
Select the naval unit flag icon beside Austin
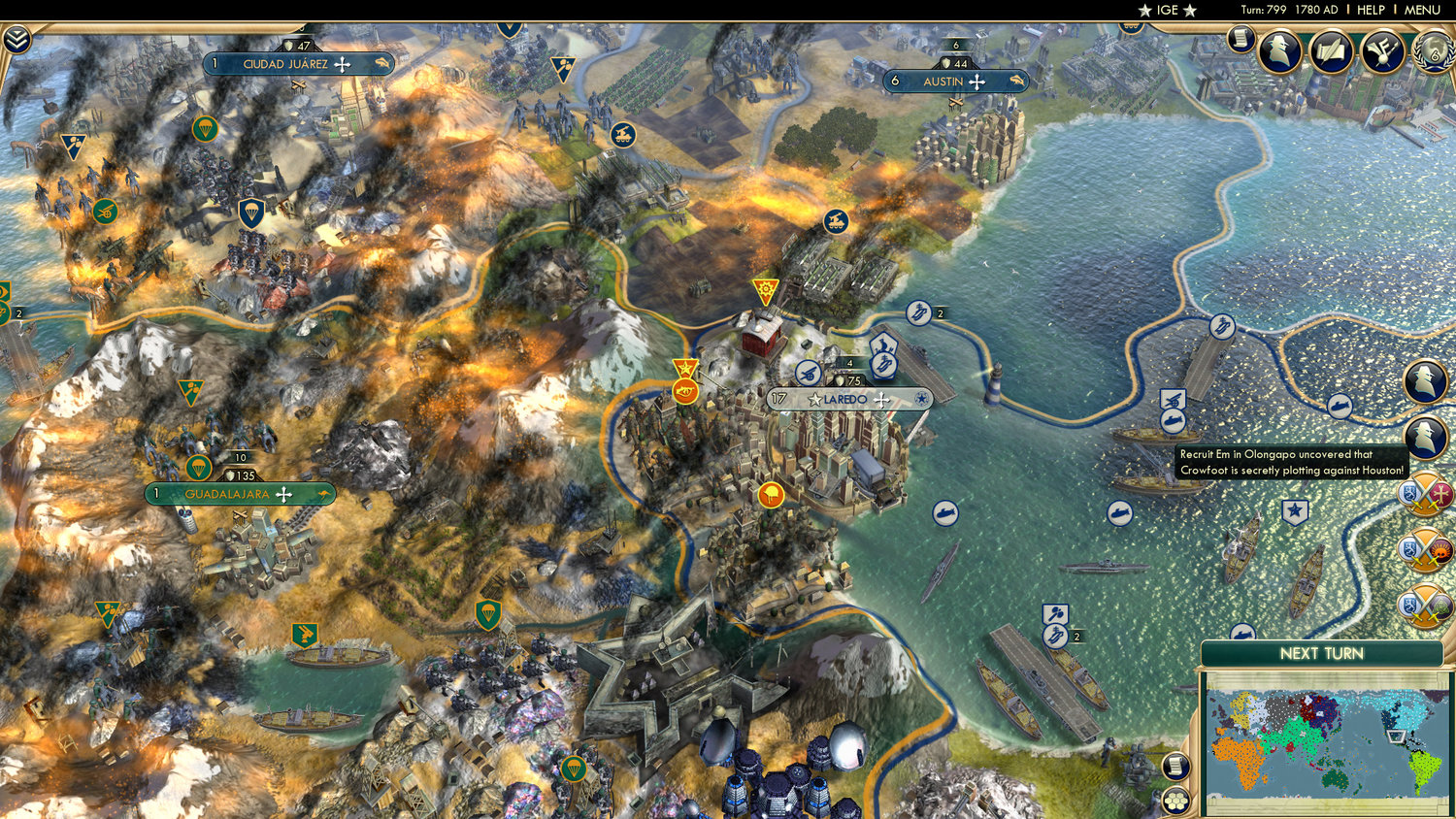point(1017,81)
